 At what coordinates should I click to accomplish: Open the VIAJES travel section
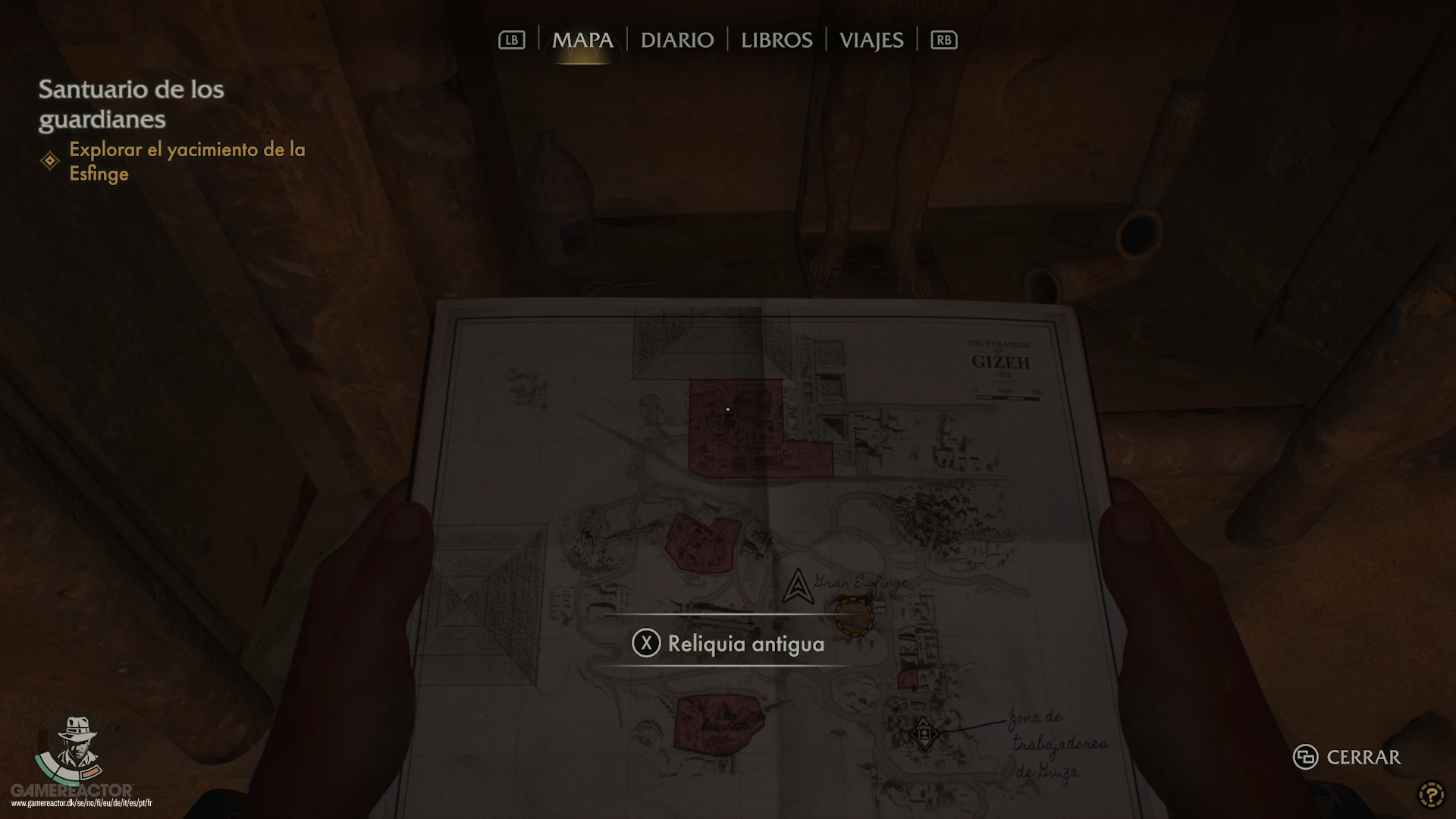871,40
